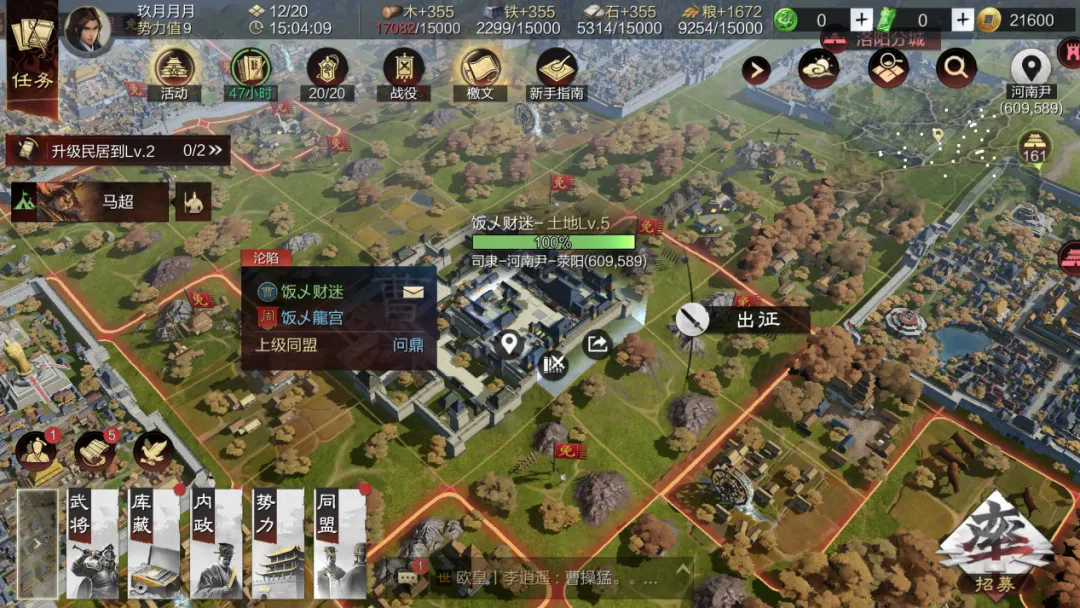Open the 内政 internal affairs menu

click(216, 543)
